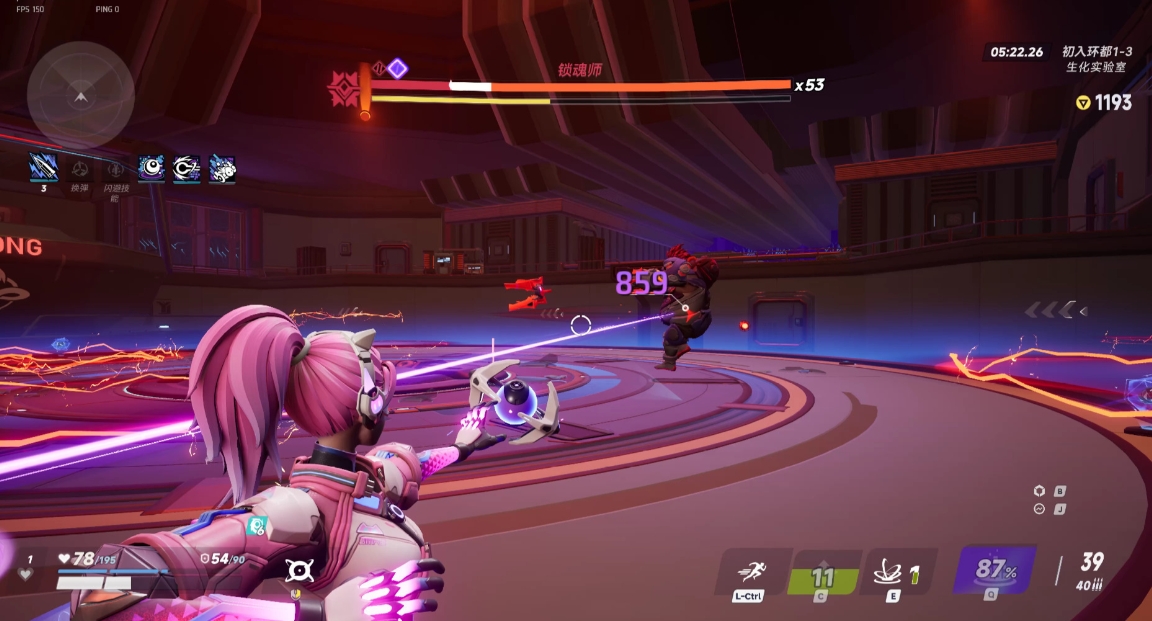
Task: Select the bubble cluster buff icon
Action: click(x=222, y=168)
